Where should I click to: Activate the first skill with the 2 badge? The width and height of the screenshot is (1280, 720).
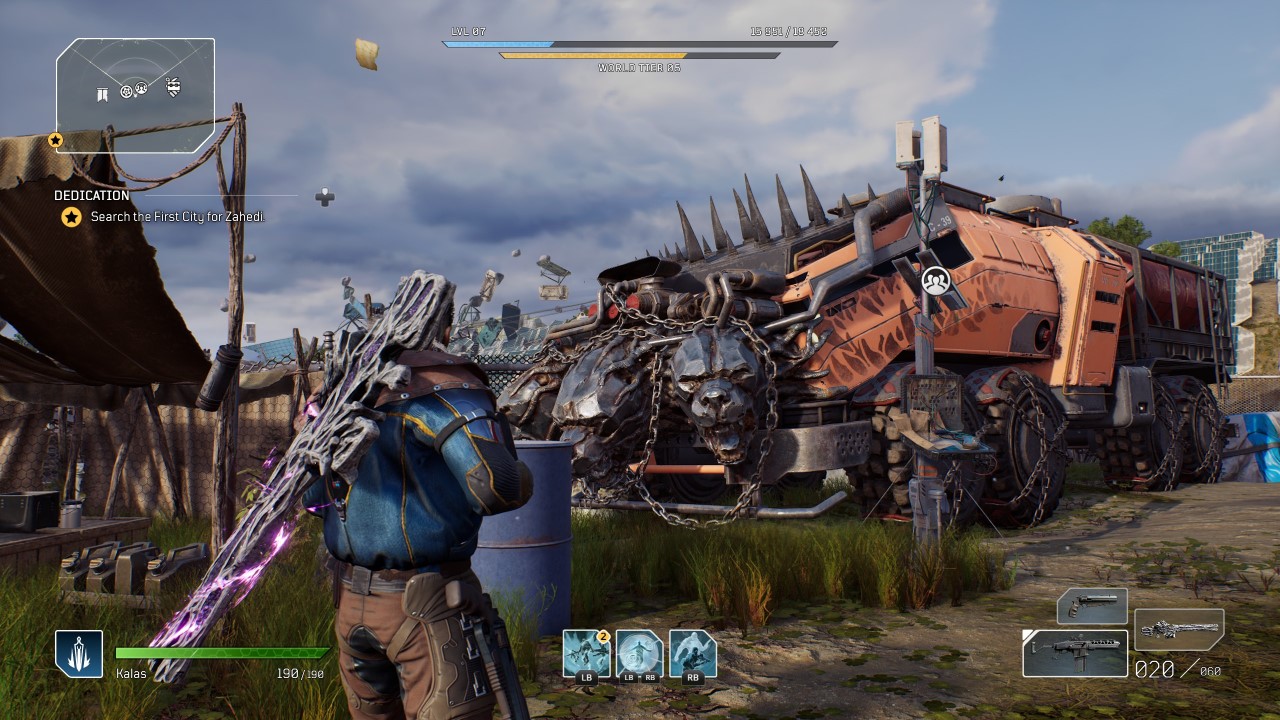pyautogui.click(x=587, y=654)
